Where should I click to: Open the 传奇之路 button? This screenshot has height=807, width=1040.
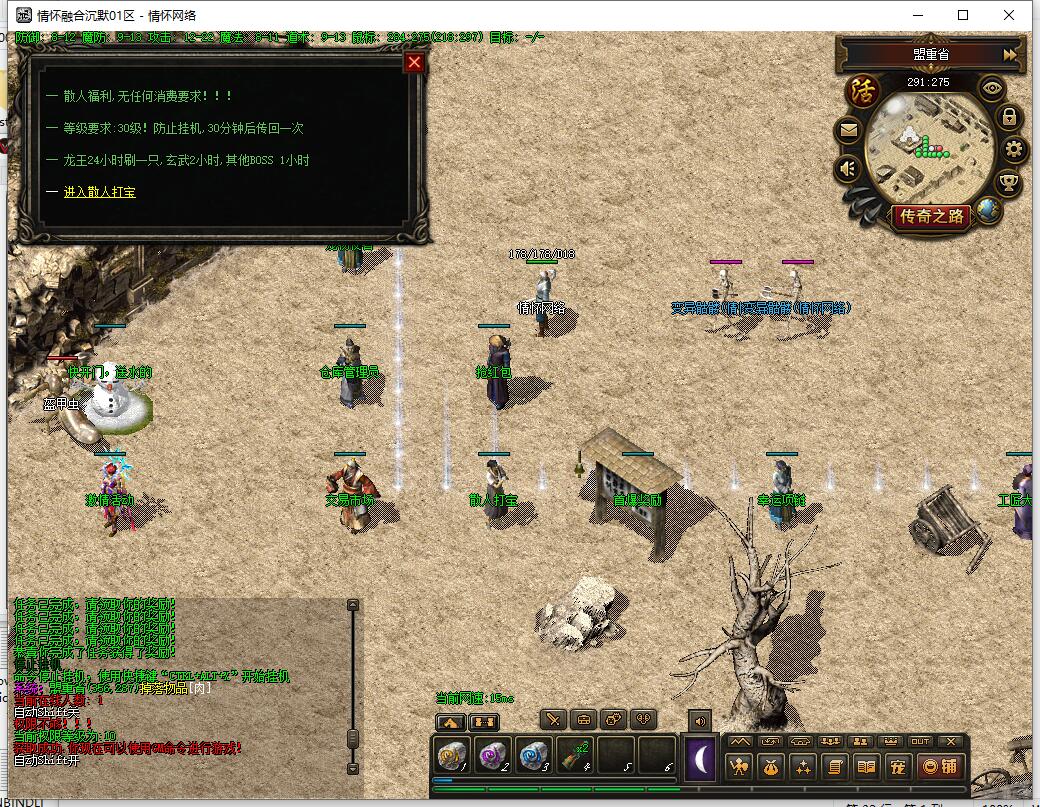pos(930,216)
